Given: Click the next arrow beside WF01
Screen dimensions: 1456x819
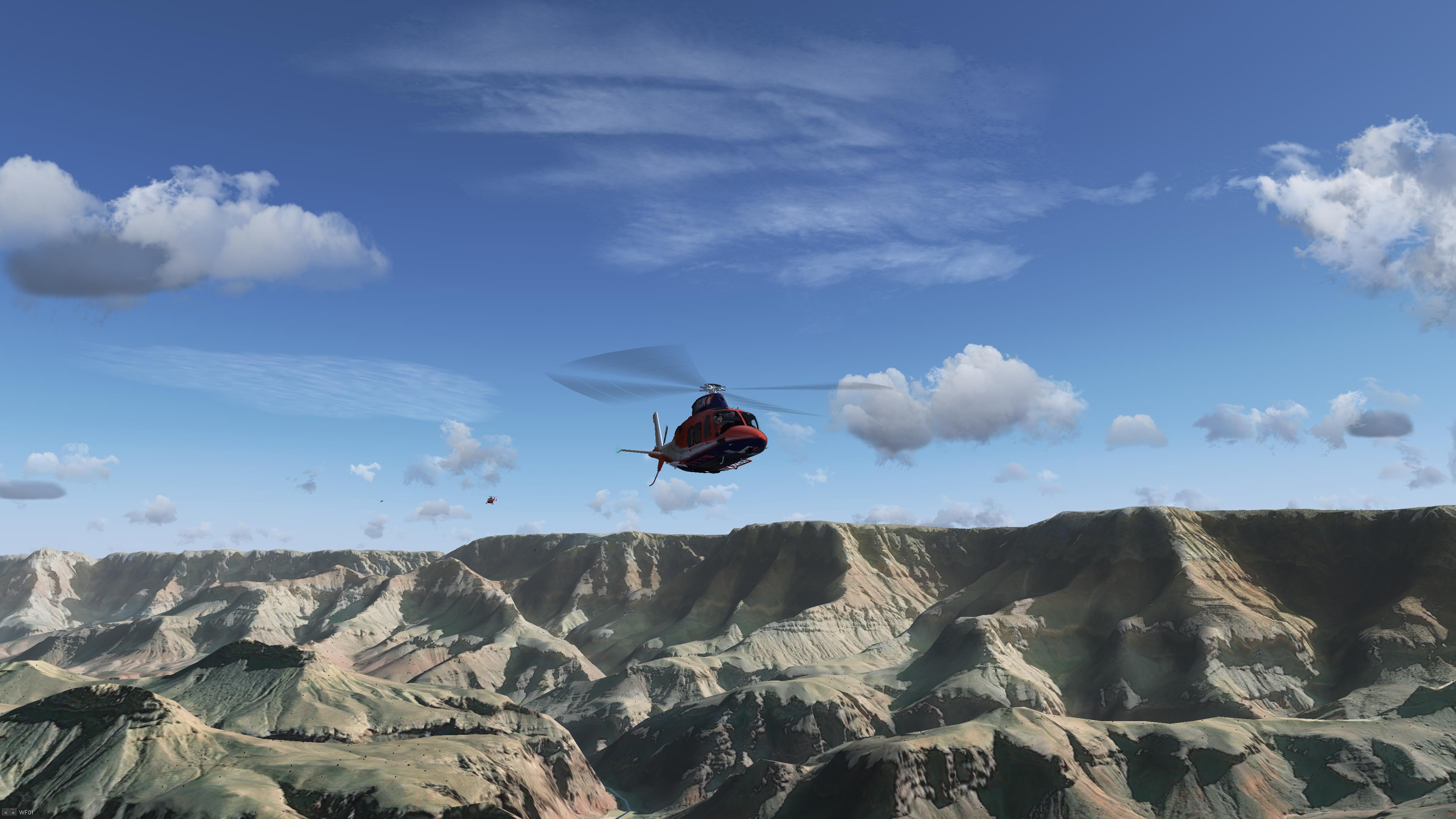Looking at the screenshot, I should pos(13,813).
